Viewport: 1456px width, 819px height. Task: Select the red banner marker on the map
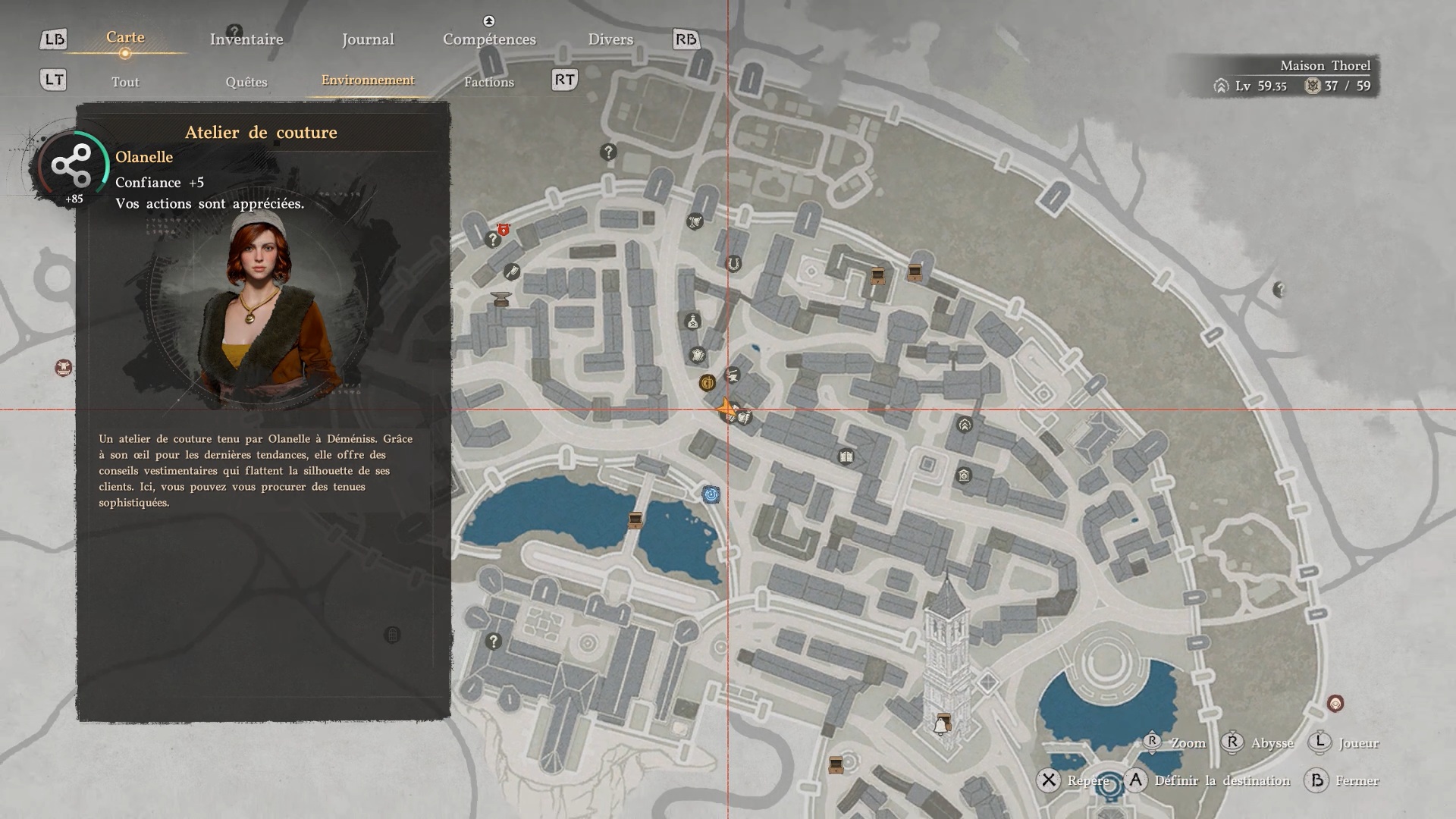503,229
